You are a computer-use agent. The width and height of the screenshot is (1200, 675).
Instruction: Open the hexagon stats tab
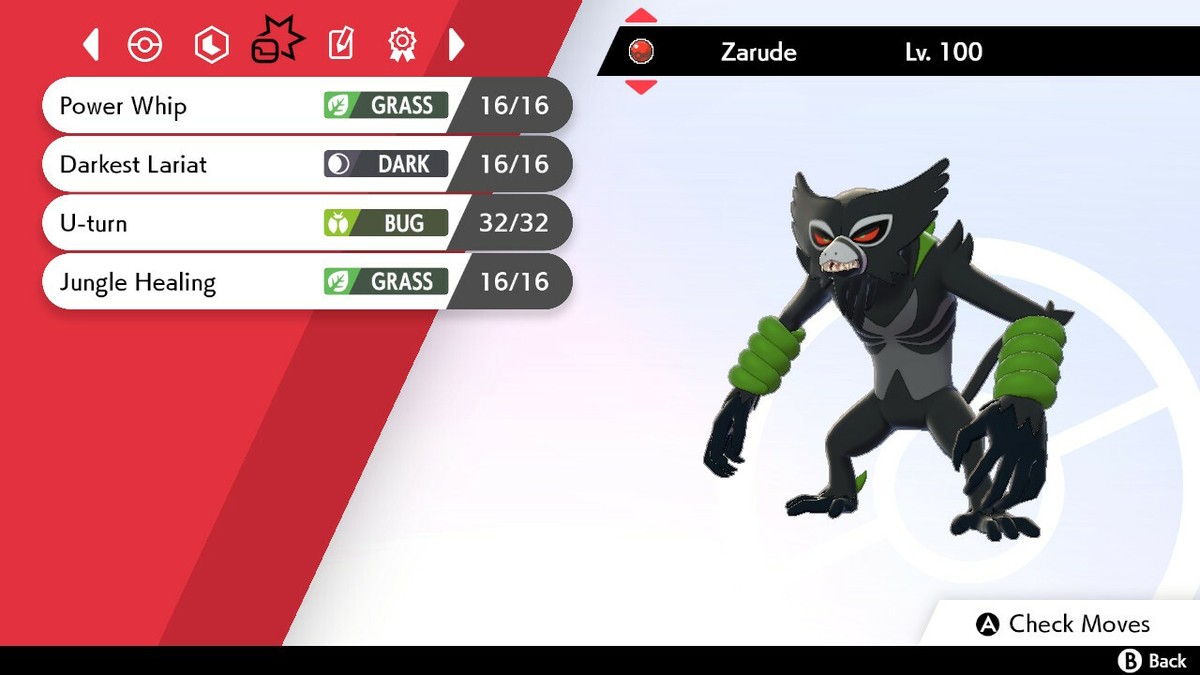(x=211, y=44)
